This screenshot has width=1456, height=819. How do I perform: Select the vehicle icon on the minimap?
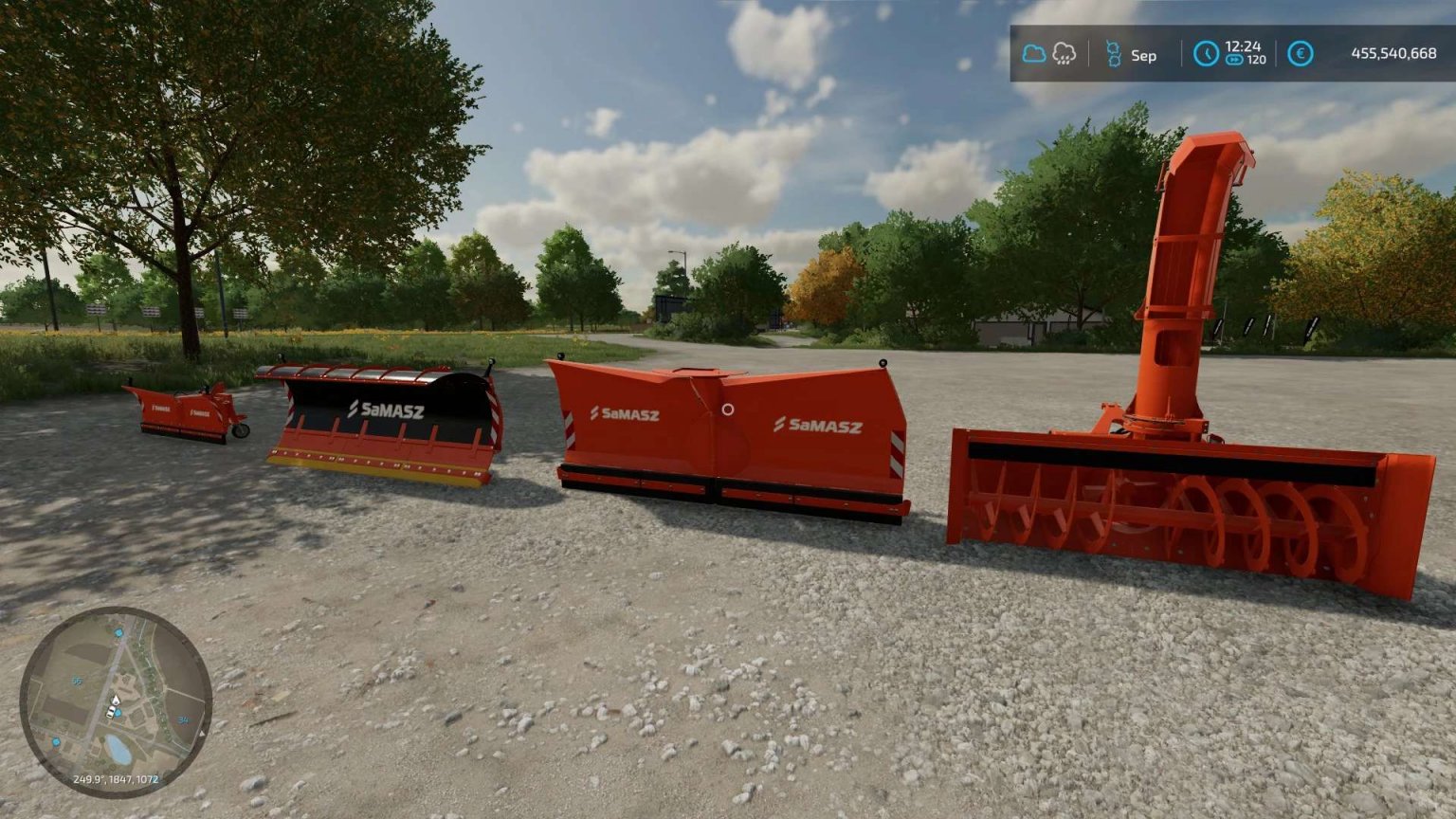click(x=111, y=713)
